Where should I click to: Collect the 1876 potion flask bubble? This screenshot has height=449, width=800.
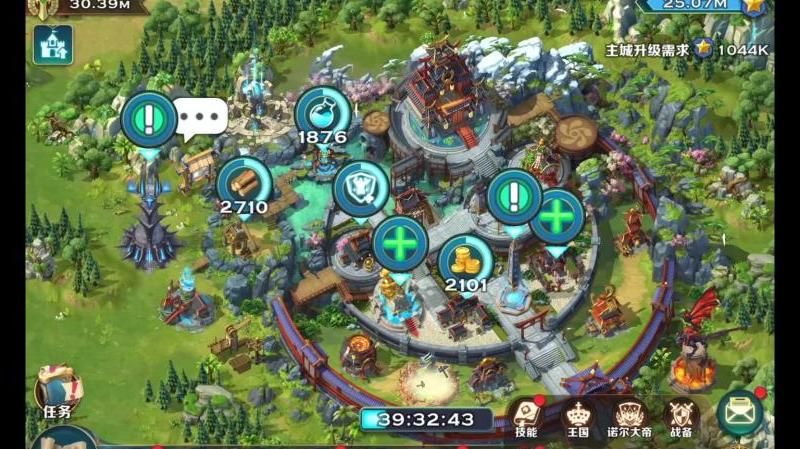[x=322, y=114]
